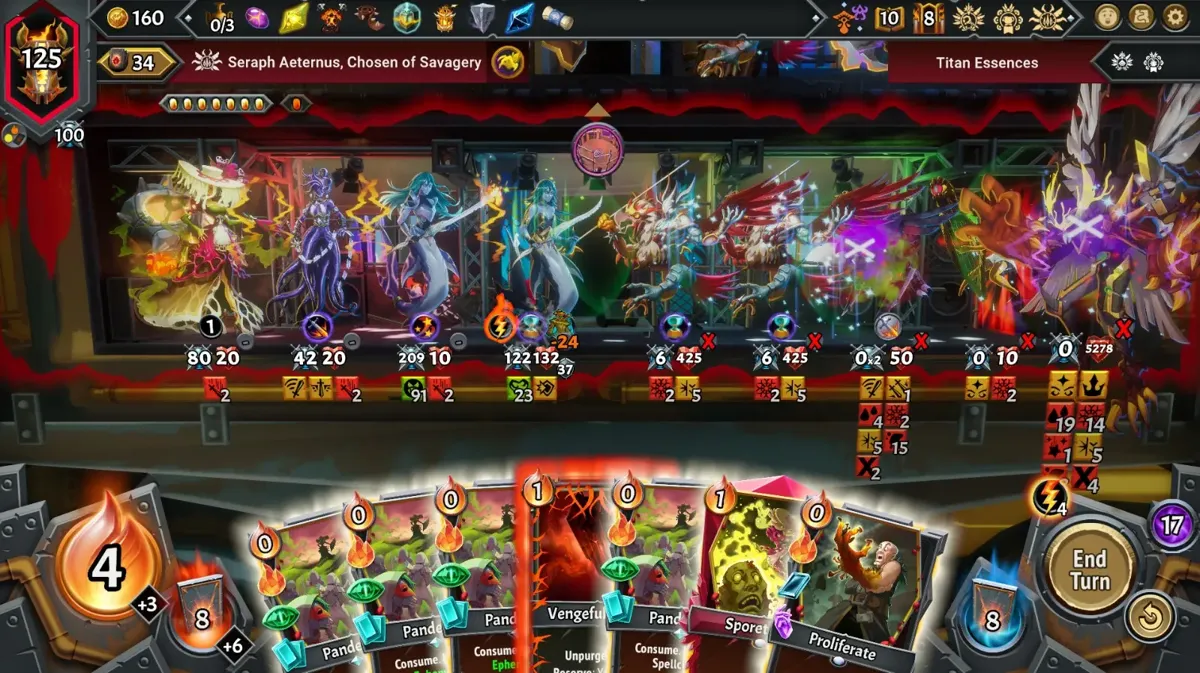Image resolution: width=1200 pixels, height=673 pixels.
Task: Click the undo arrow button below End Turn
Action: [x=1150, y=617]
